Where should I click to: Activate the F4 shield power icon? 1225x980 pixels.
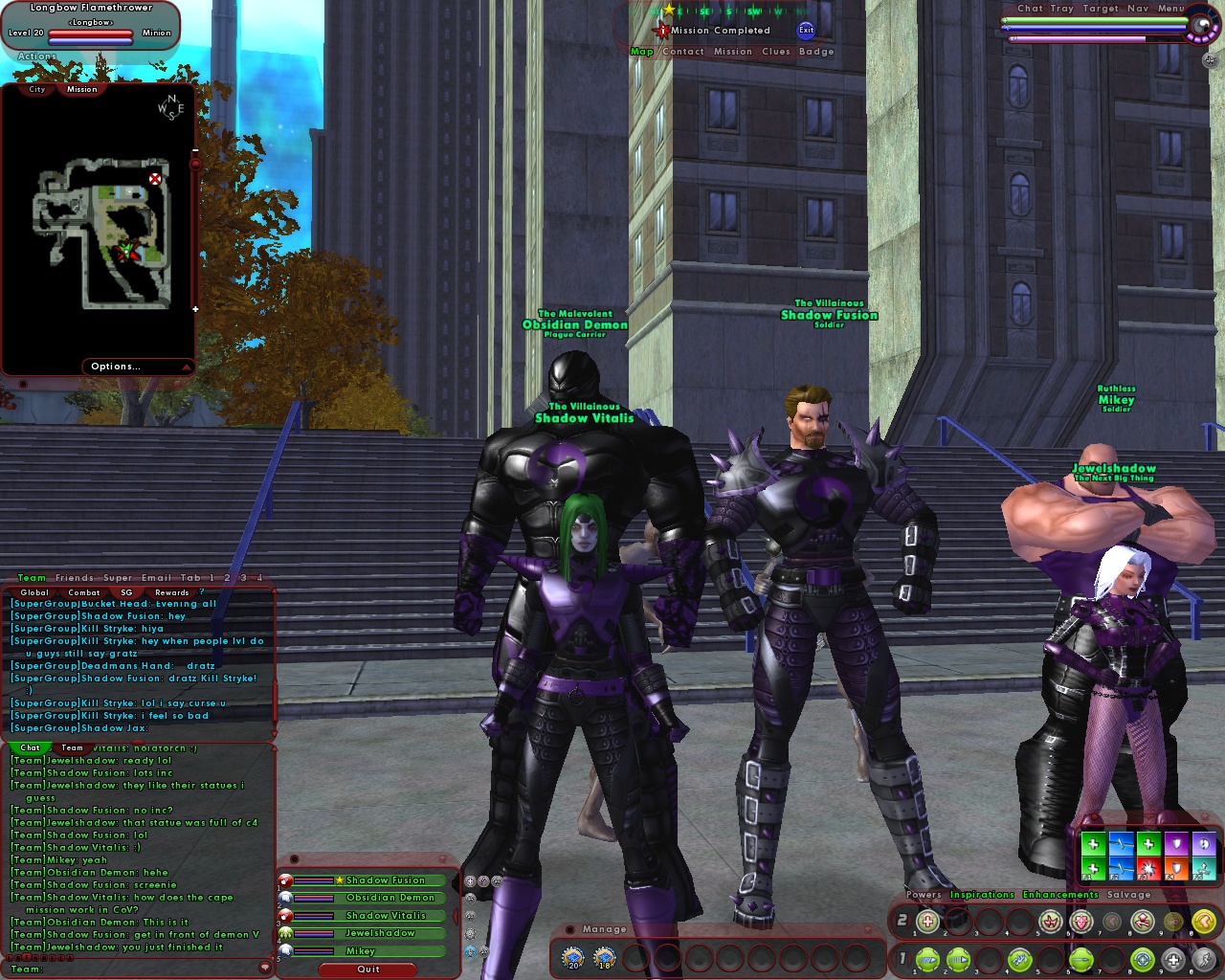(x=1177, y=868)
